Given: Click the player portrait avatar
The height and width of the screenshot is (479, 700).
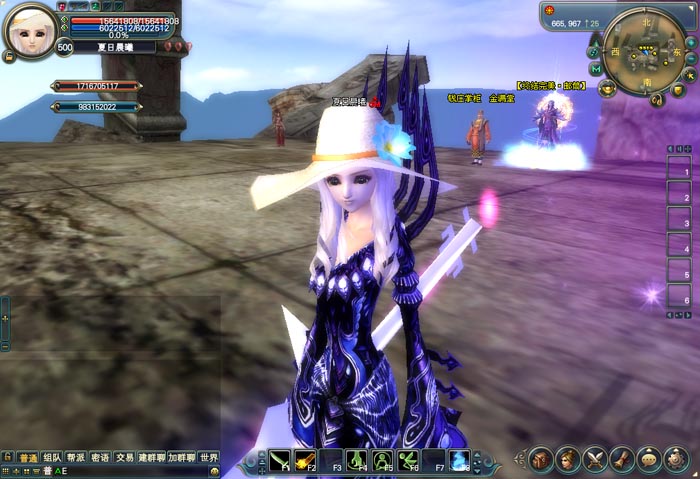Looking at the screenshot, I should [30, 31].
